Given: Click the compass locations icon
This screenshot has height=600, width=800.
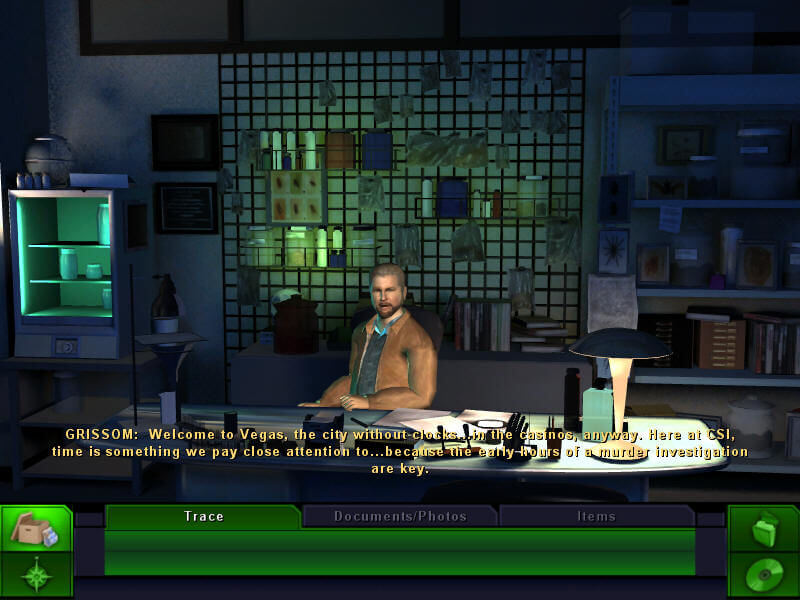Looking at the screenshot, I should tap(36, 576).
